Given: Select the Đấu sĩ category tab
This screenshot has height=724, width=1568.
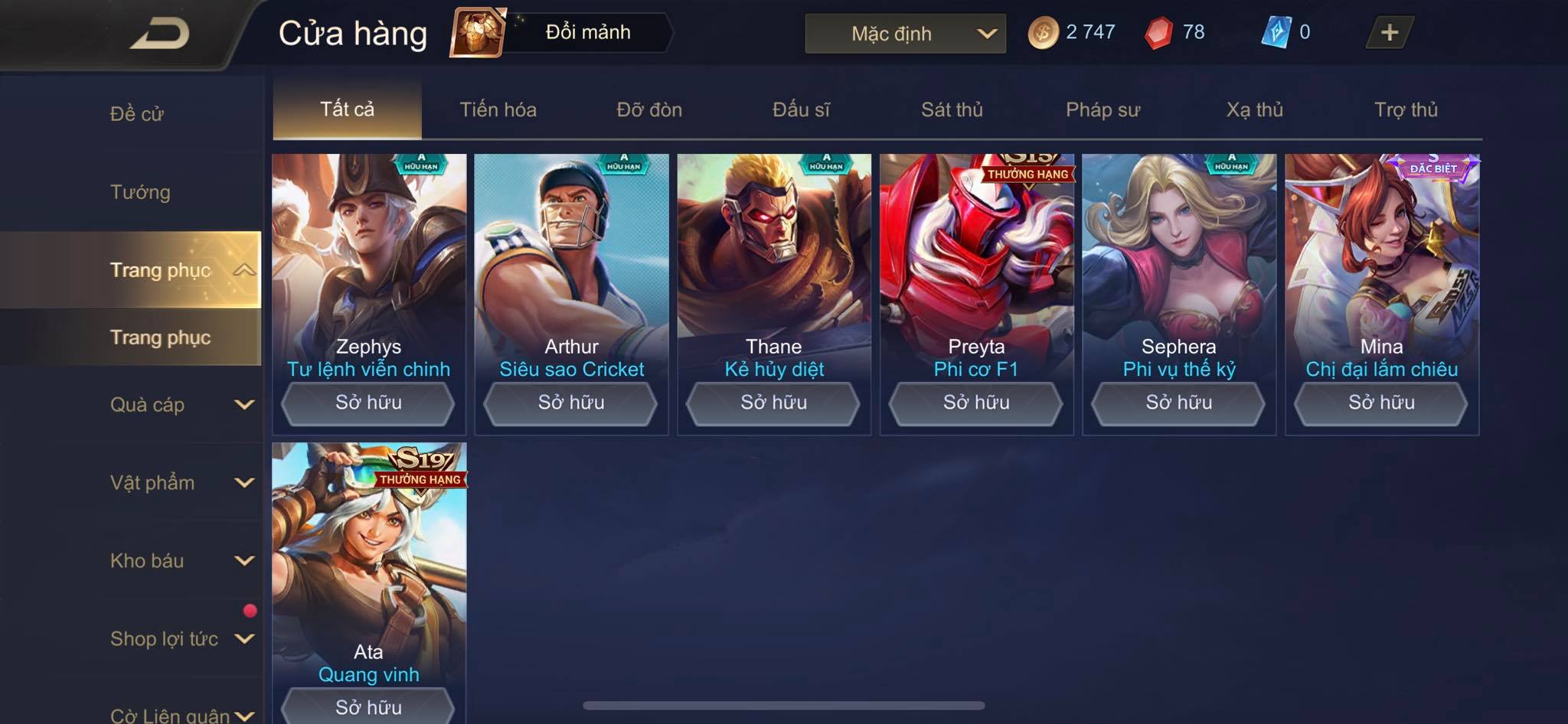Looking at the screenshot, I should click(x=801, y=109).
